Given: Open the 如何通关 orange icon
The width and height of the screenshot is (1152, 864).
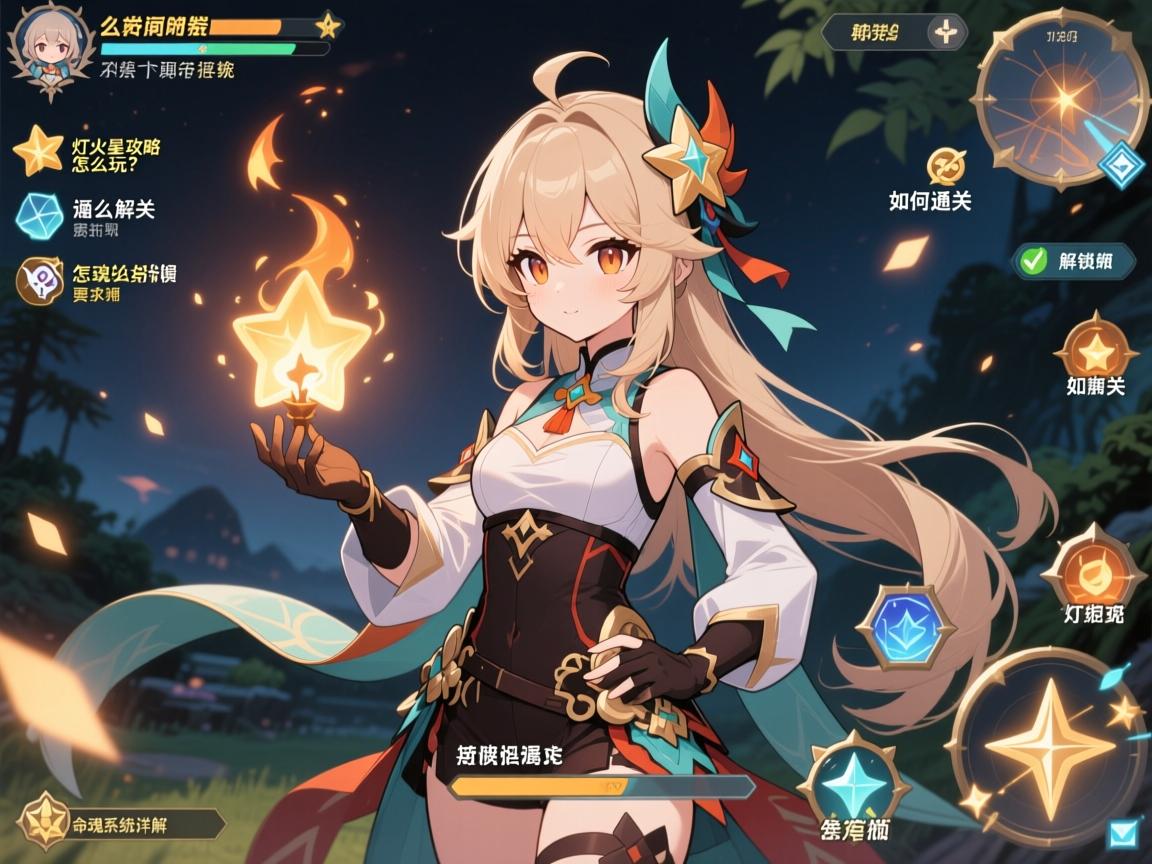Looking at the screenshot, I should 945,165.
